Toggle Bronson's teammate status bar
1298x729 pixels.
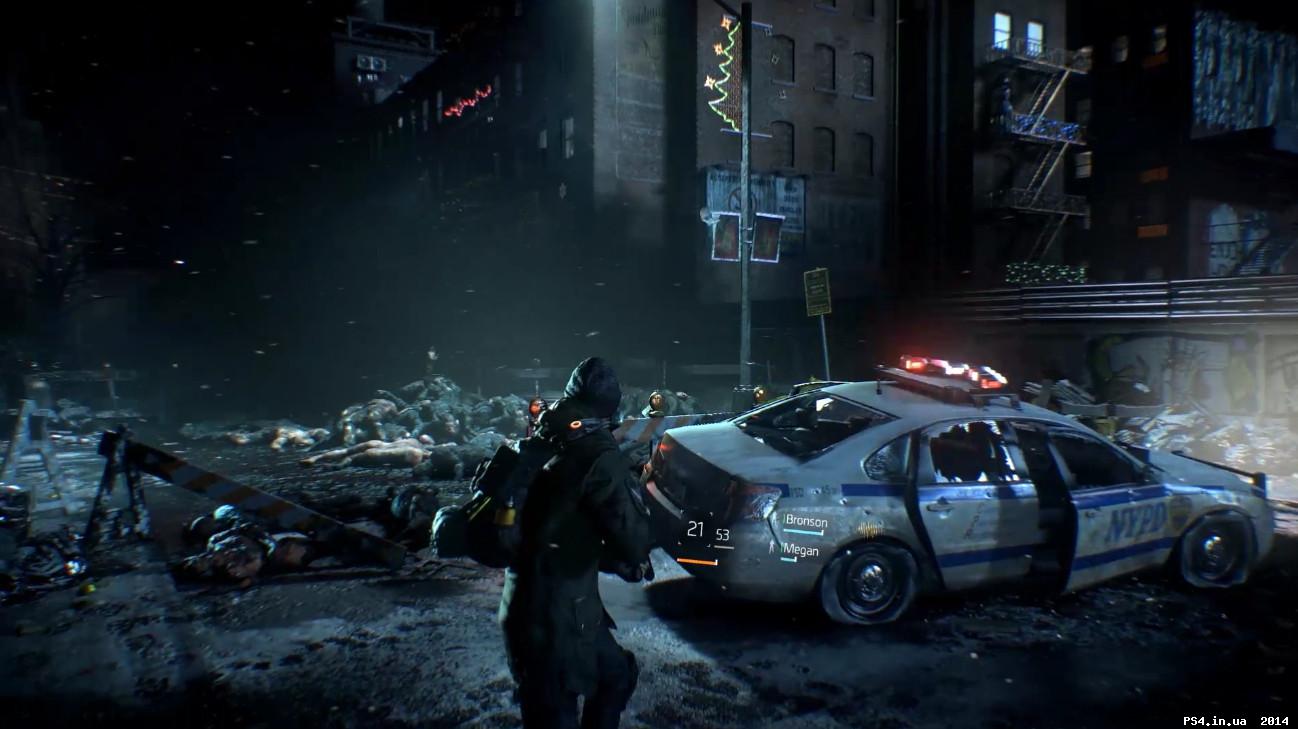(802, 532)
